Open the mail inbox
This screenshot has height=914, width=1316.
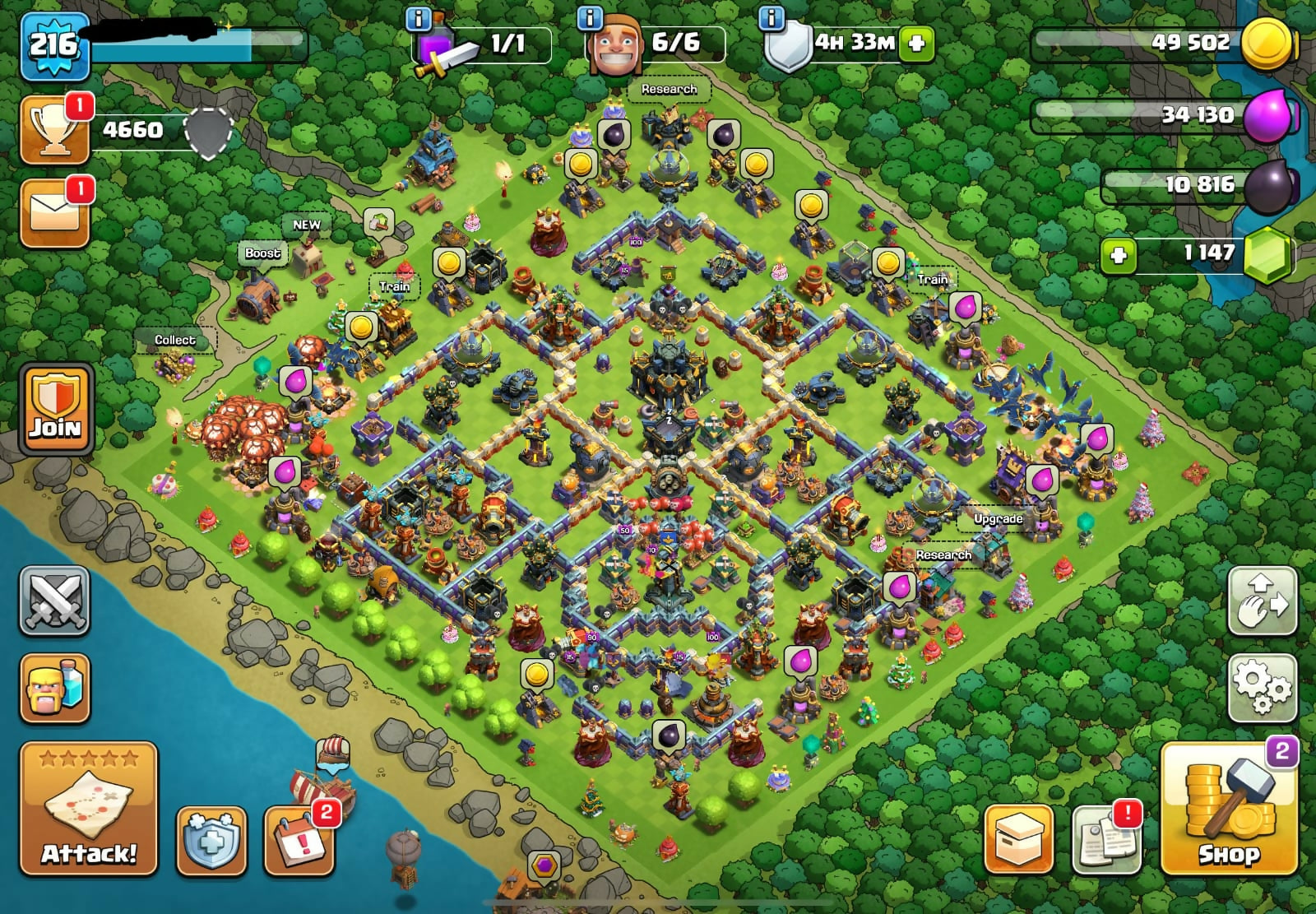[x=54, y=213]
